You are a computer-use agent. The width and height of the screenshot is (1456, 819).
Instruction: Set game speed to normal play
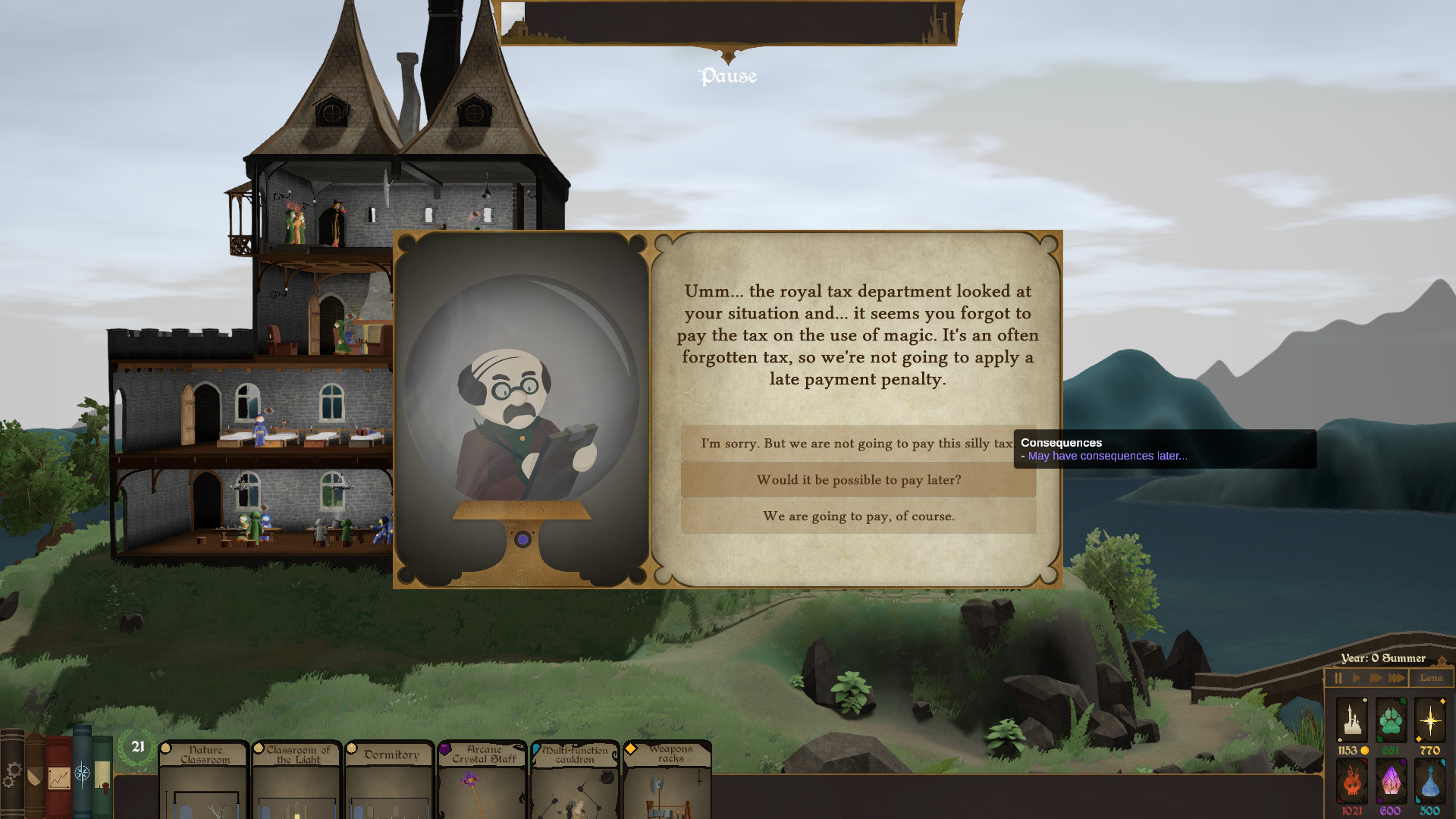click(1357, 678)
